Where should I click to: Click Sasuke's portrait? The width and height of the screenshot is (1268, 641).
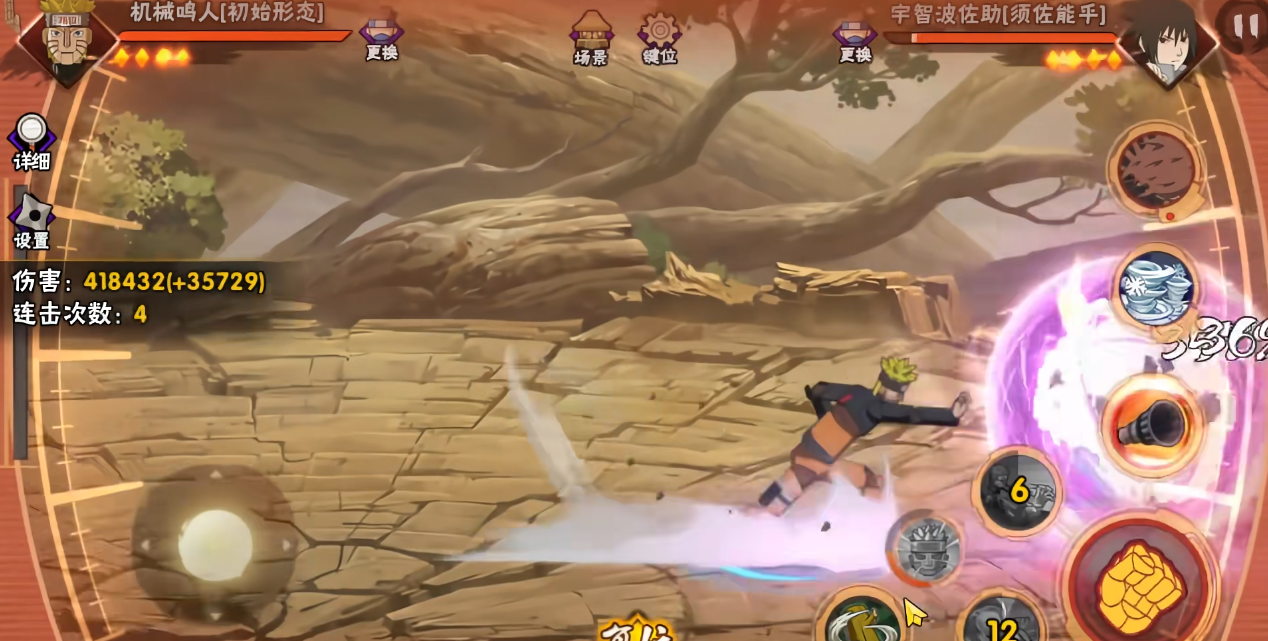click(1167, 42)
